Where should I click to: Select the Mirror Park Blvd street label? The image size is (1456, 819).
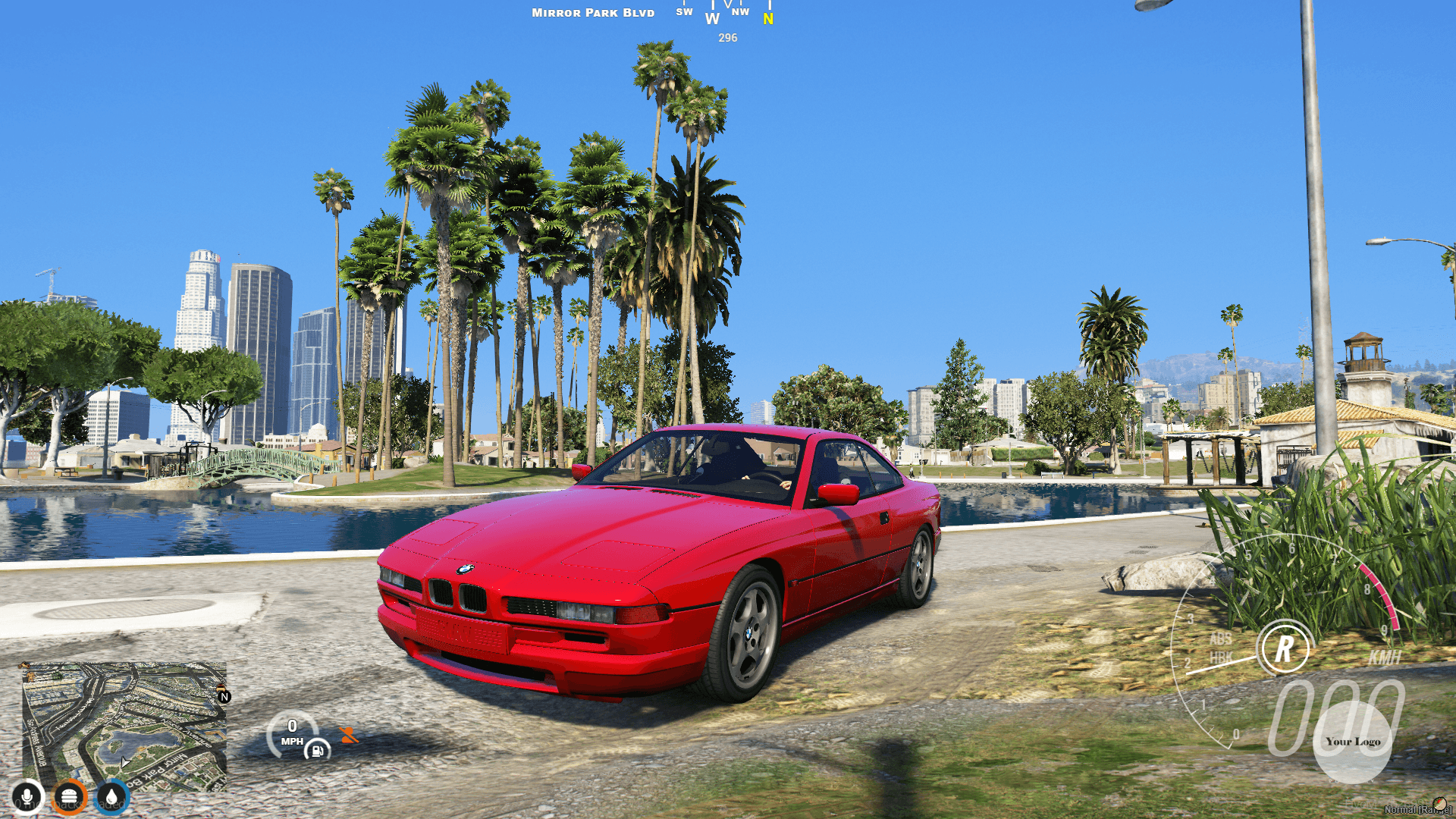click(x=593, y=12)
